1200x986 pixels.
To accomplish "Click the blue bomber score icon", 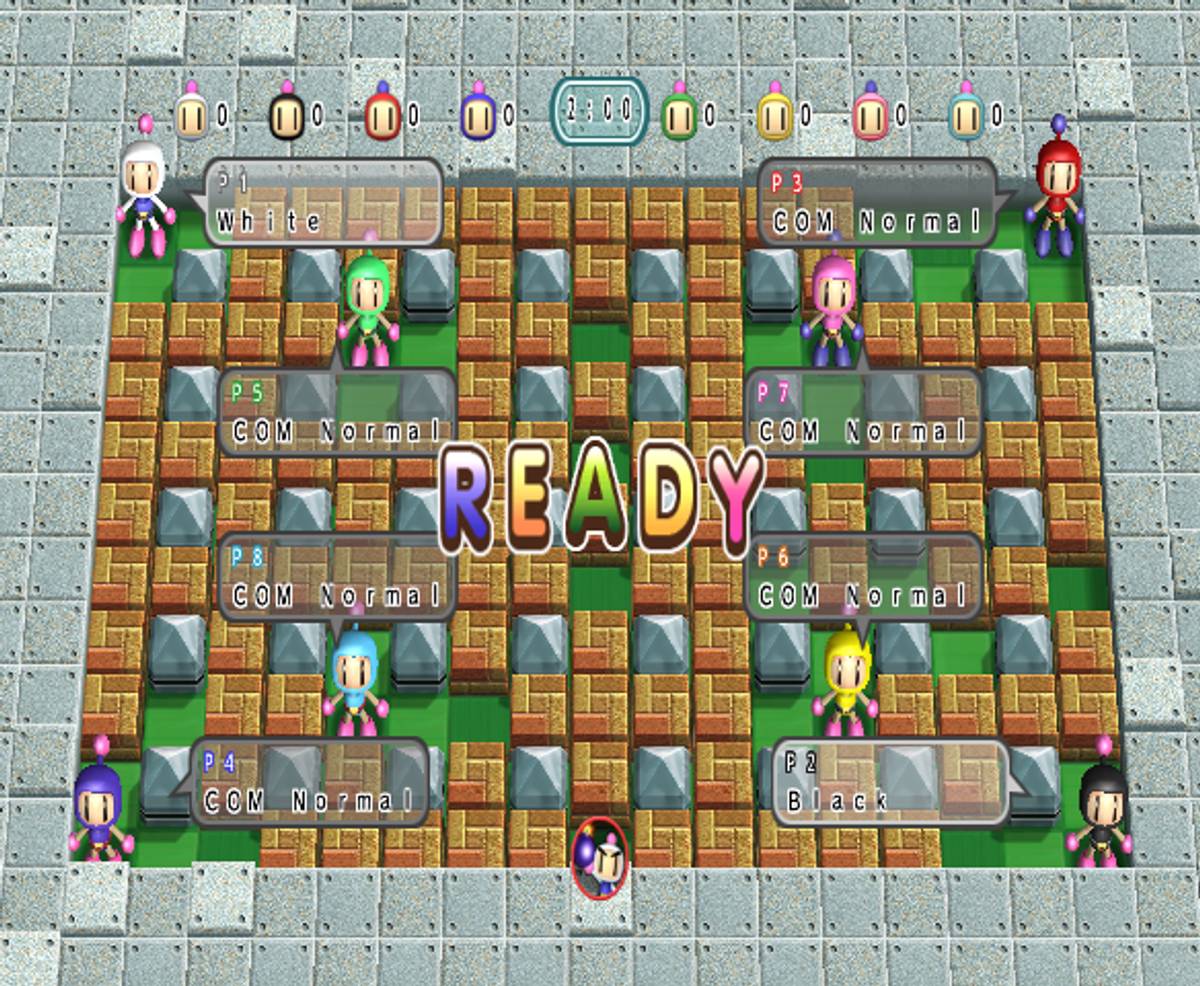I will 478,115.
